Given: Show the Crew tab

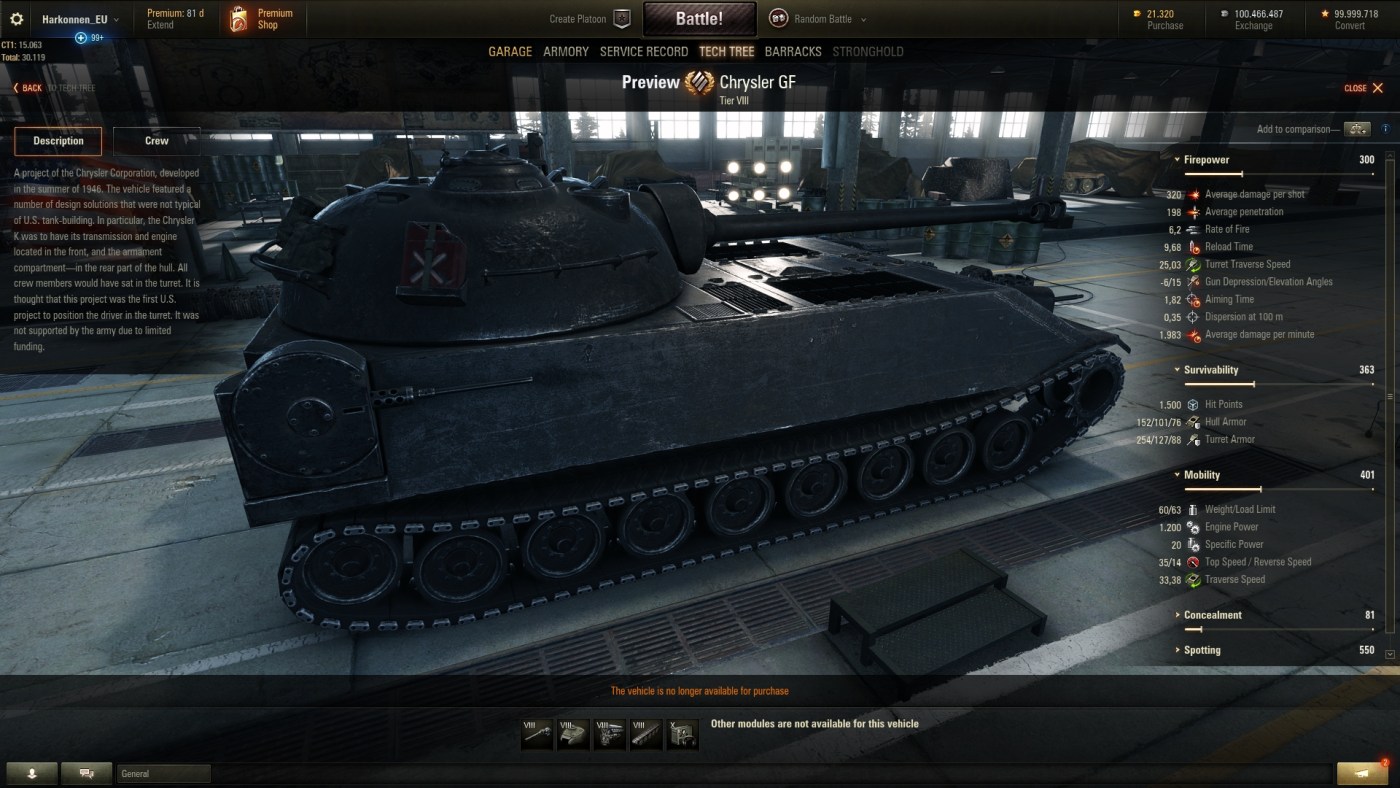Looking at the screenshot, I should pyautogui.click(x=157, y=141).
